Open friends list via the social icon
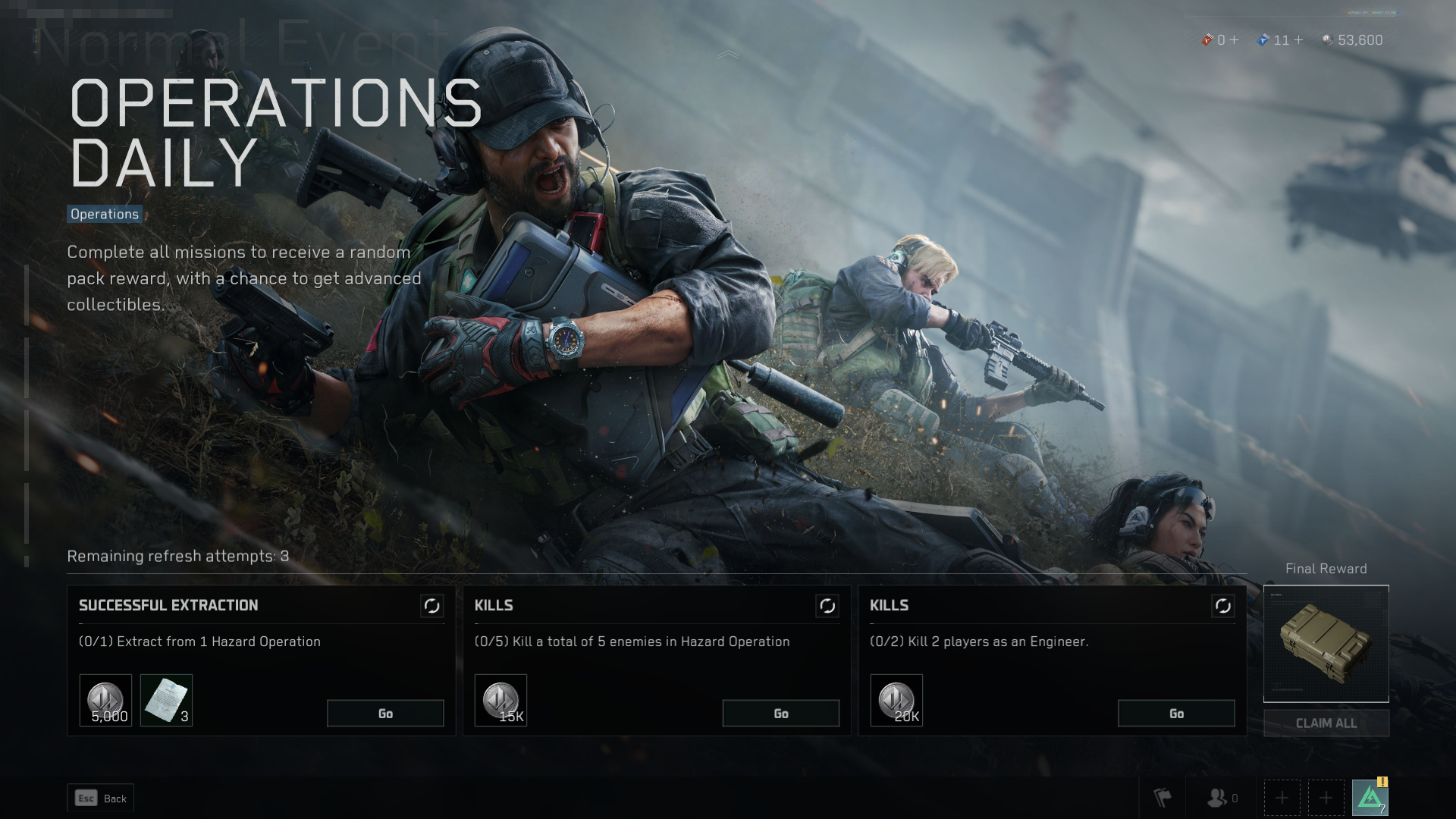1456x819 pixels. (1218, 797)
